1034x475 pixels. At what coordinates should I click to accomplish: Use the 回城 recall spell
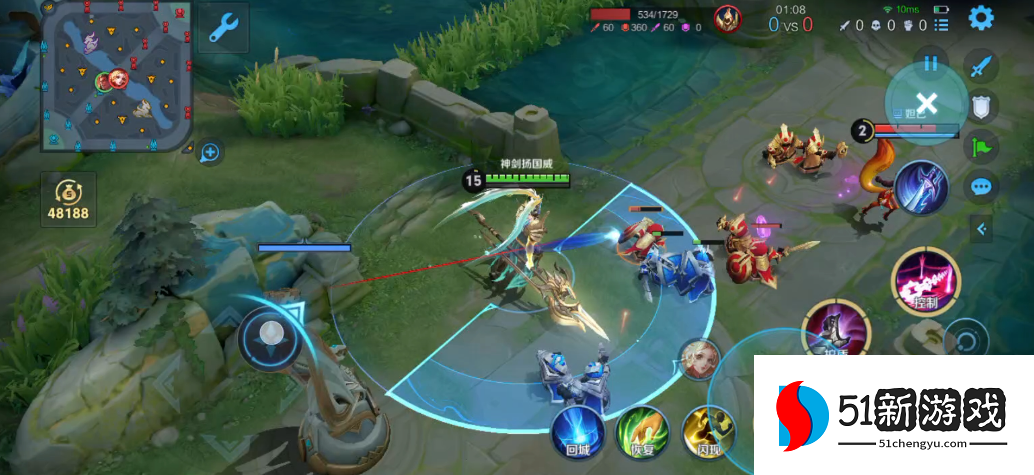[x=578, y=431]
